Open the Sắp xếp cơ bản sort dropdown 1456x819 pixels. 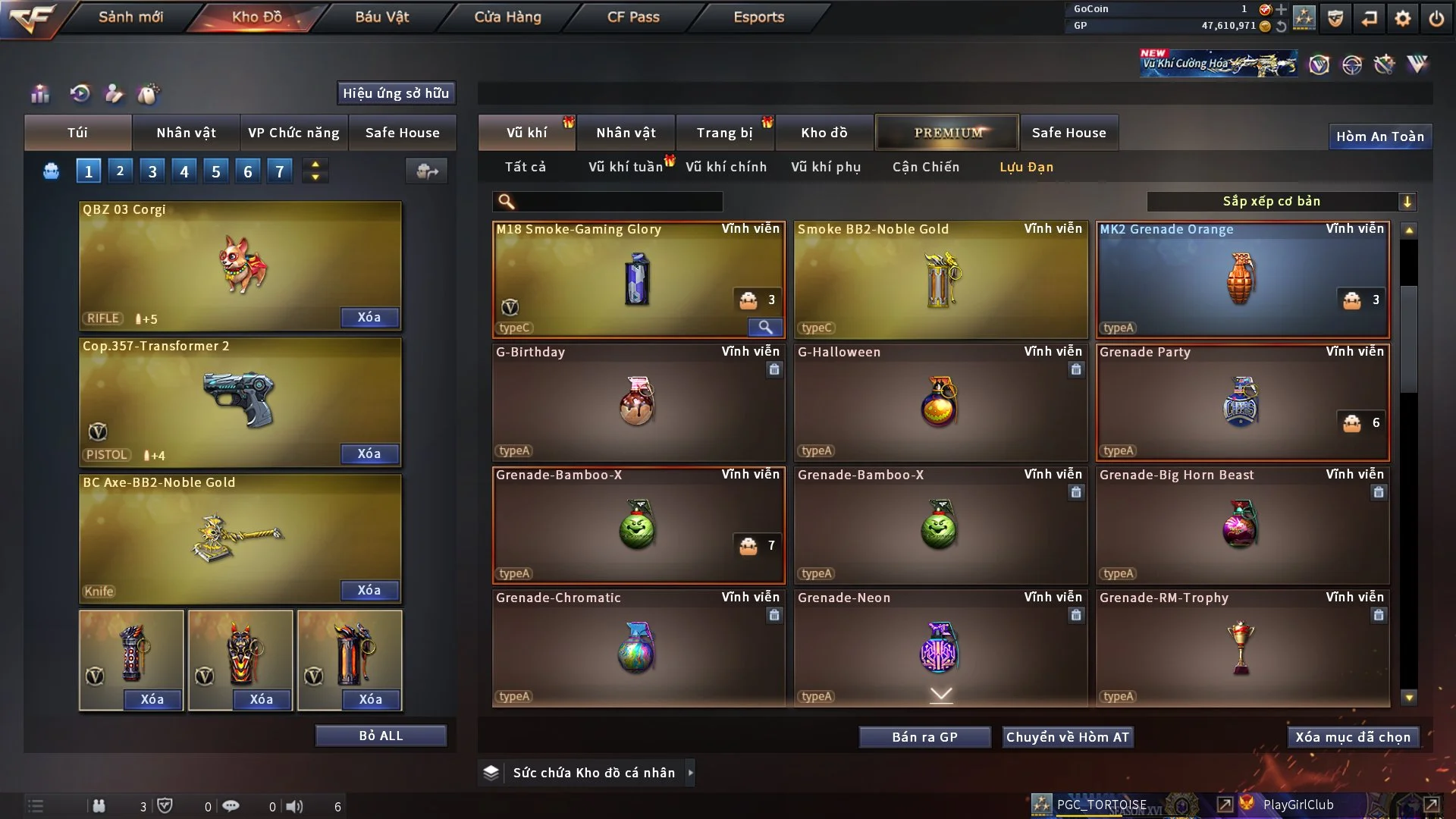(1281, 201)
